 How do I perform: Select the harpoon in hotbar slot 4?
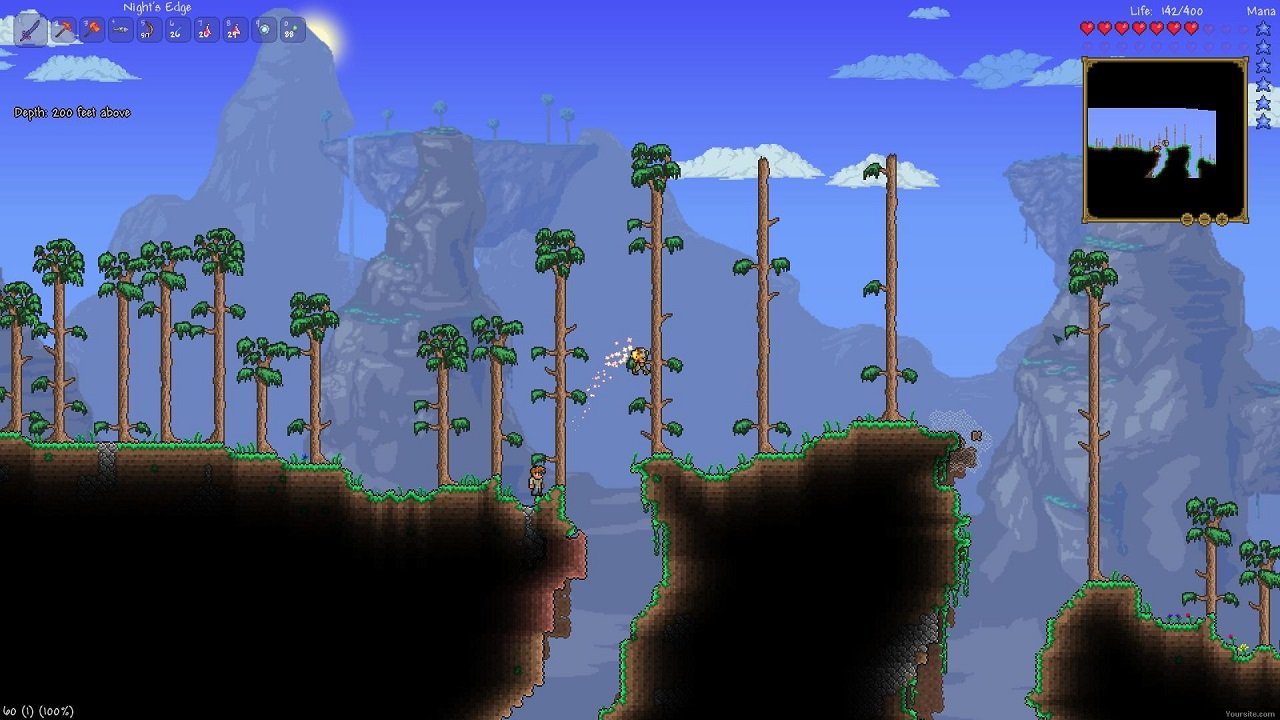click(119, 29)
